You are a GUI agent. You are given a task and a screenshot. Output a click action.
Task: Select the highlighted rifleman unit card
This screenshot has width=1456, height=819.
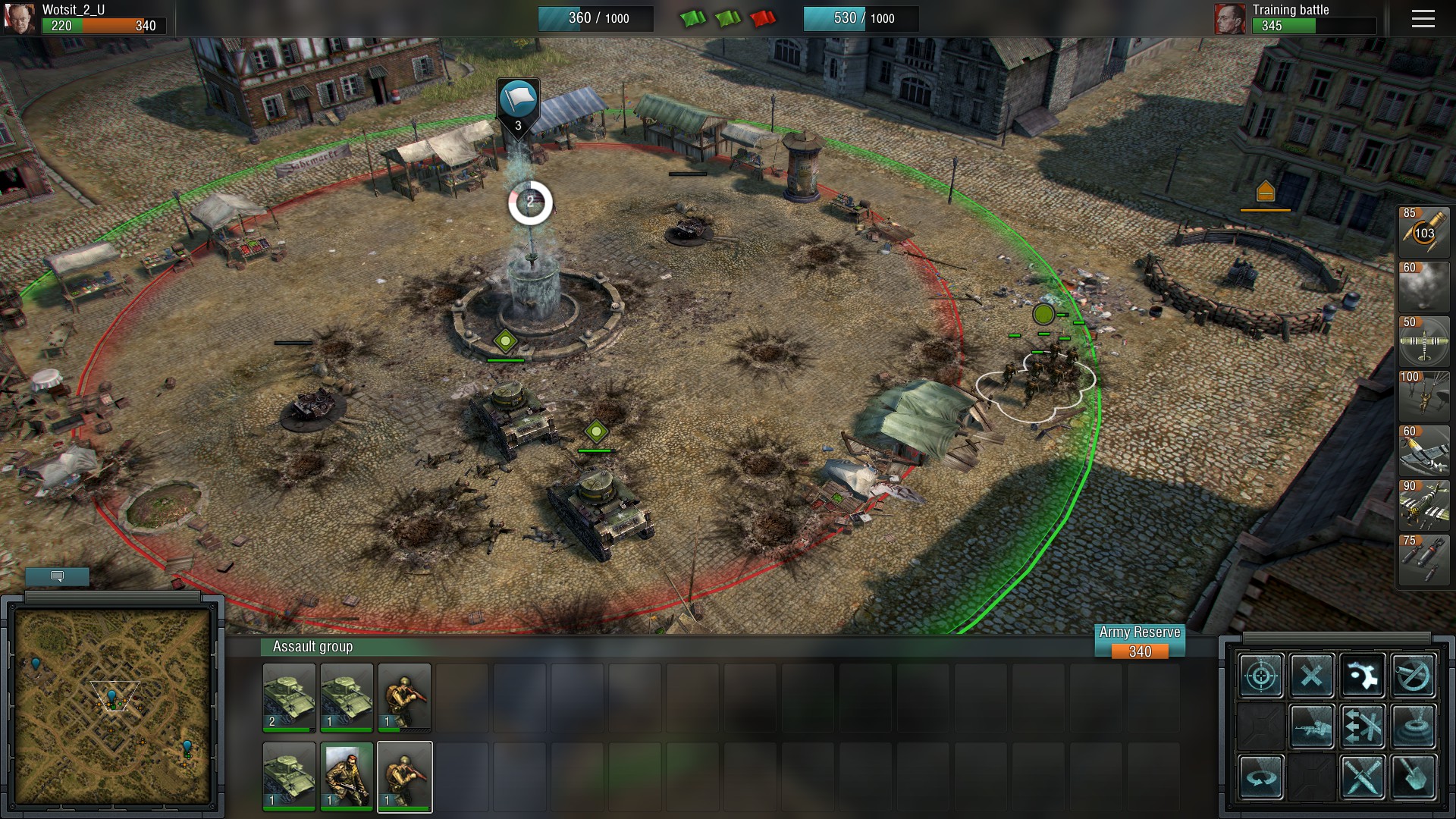pyautogui.click(x=405, y=776)
